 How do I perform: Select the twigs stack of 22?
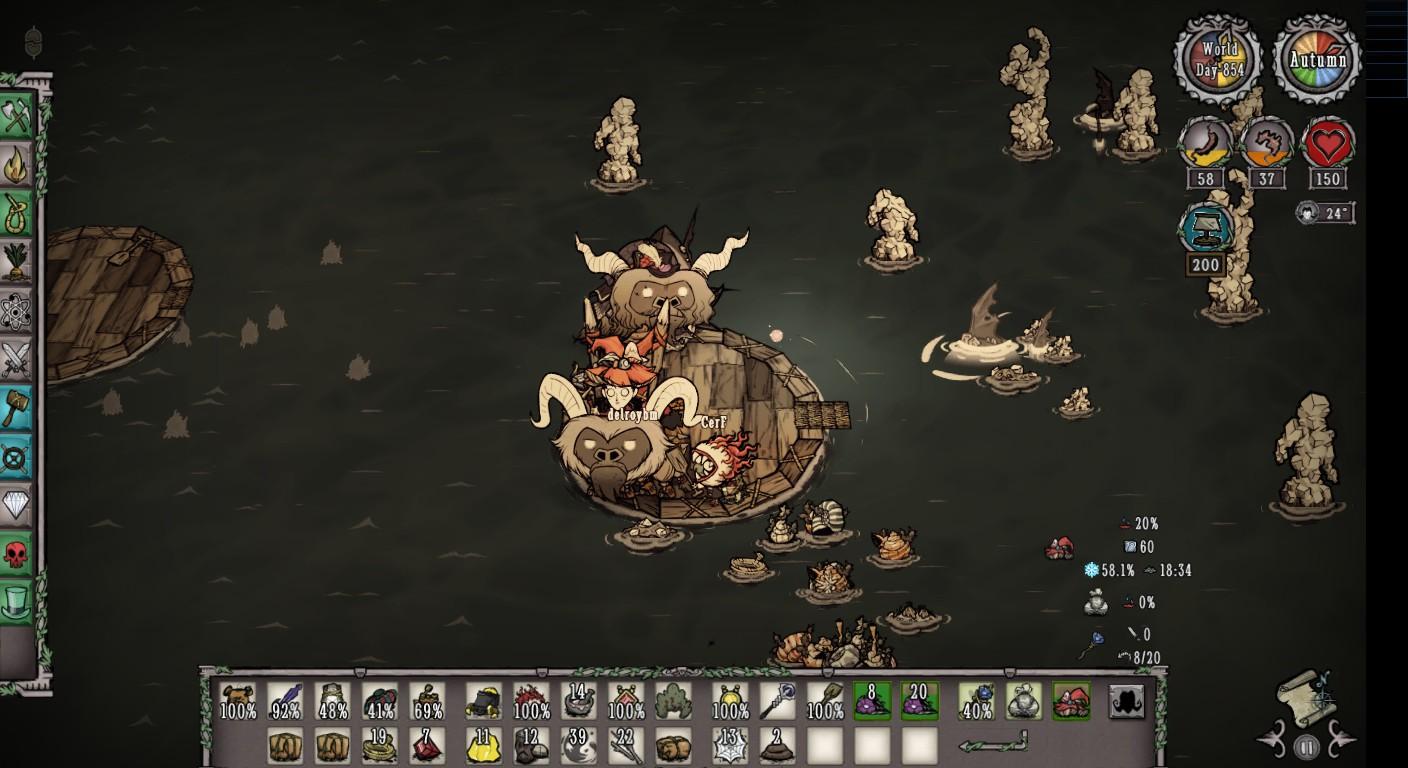click(x=626, y=746)
